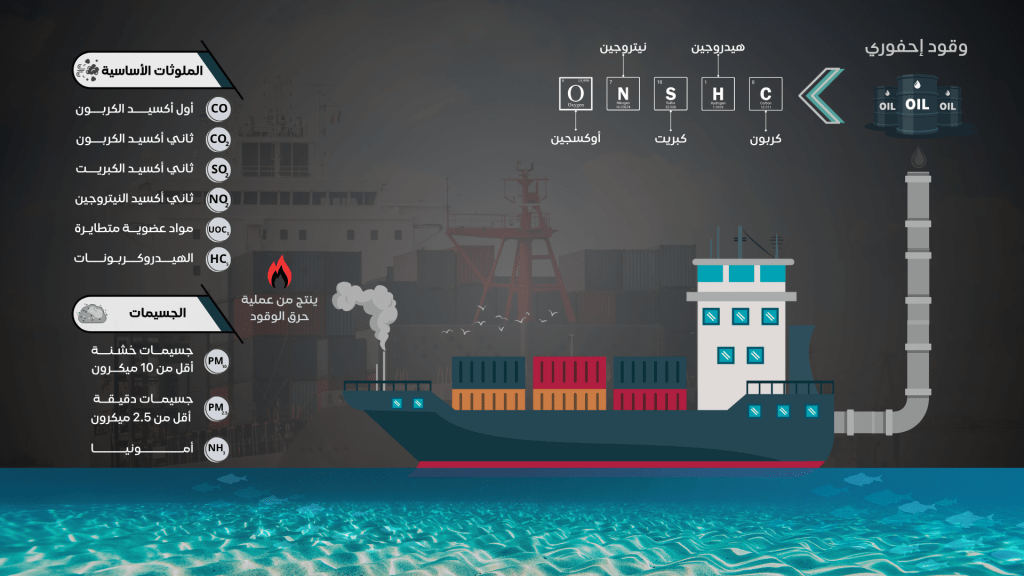
Task: Select the CO pollutant badge
Action: [x=218, y=109]
